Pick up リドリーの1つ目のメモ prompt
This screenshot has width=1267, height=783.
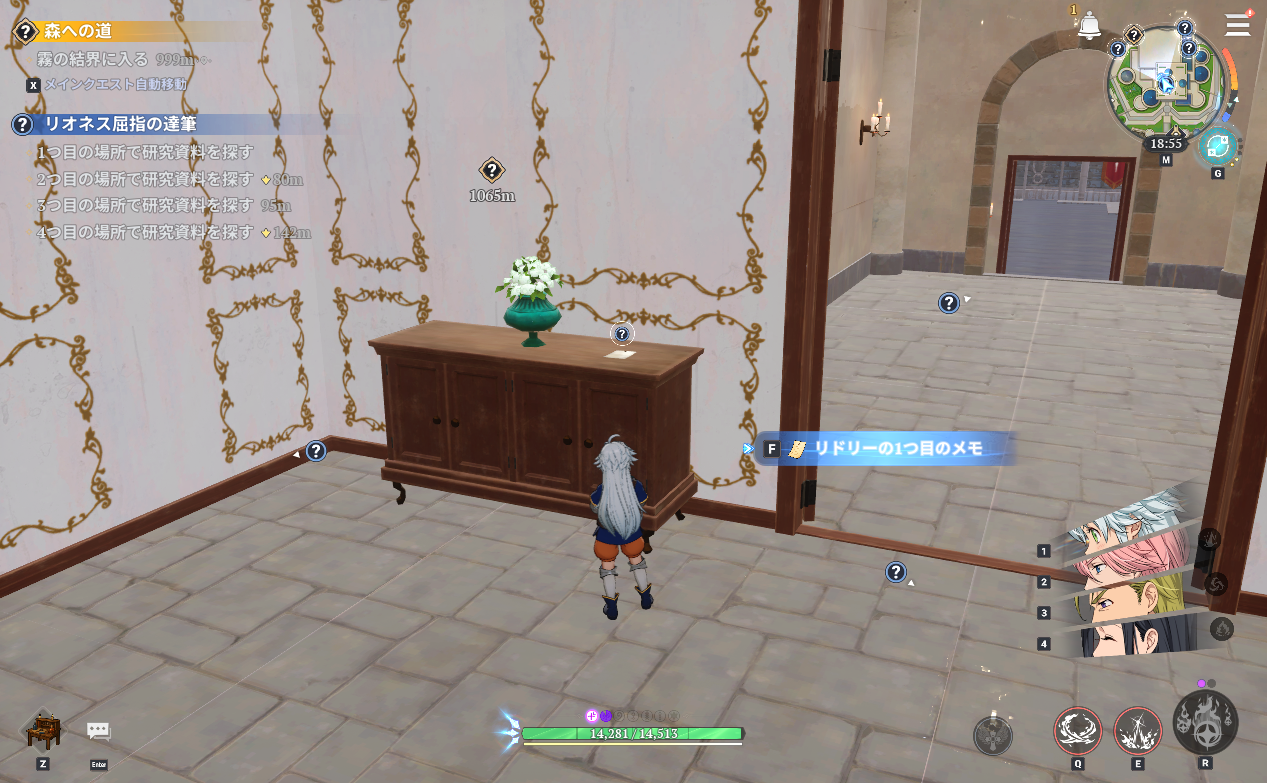coord(887,449)
